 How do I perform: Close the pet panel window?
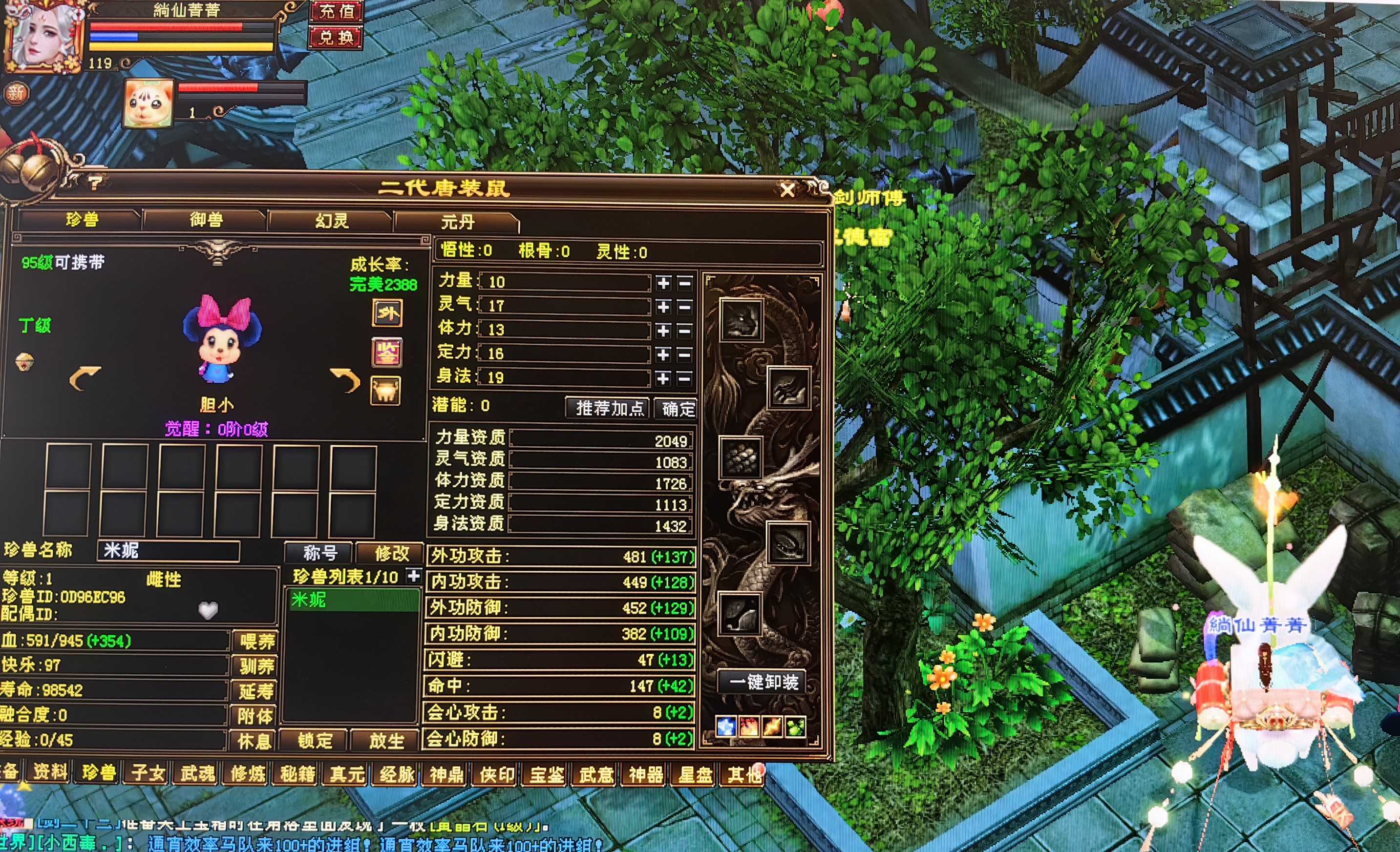(787, 190)
